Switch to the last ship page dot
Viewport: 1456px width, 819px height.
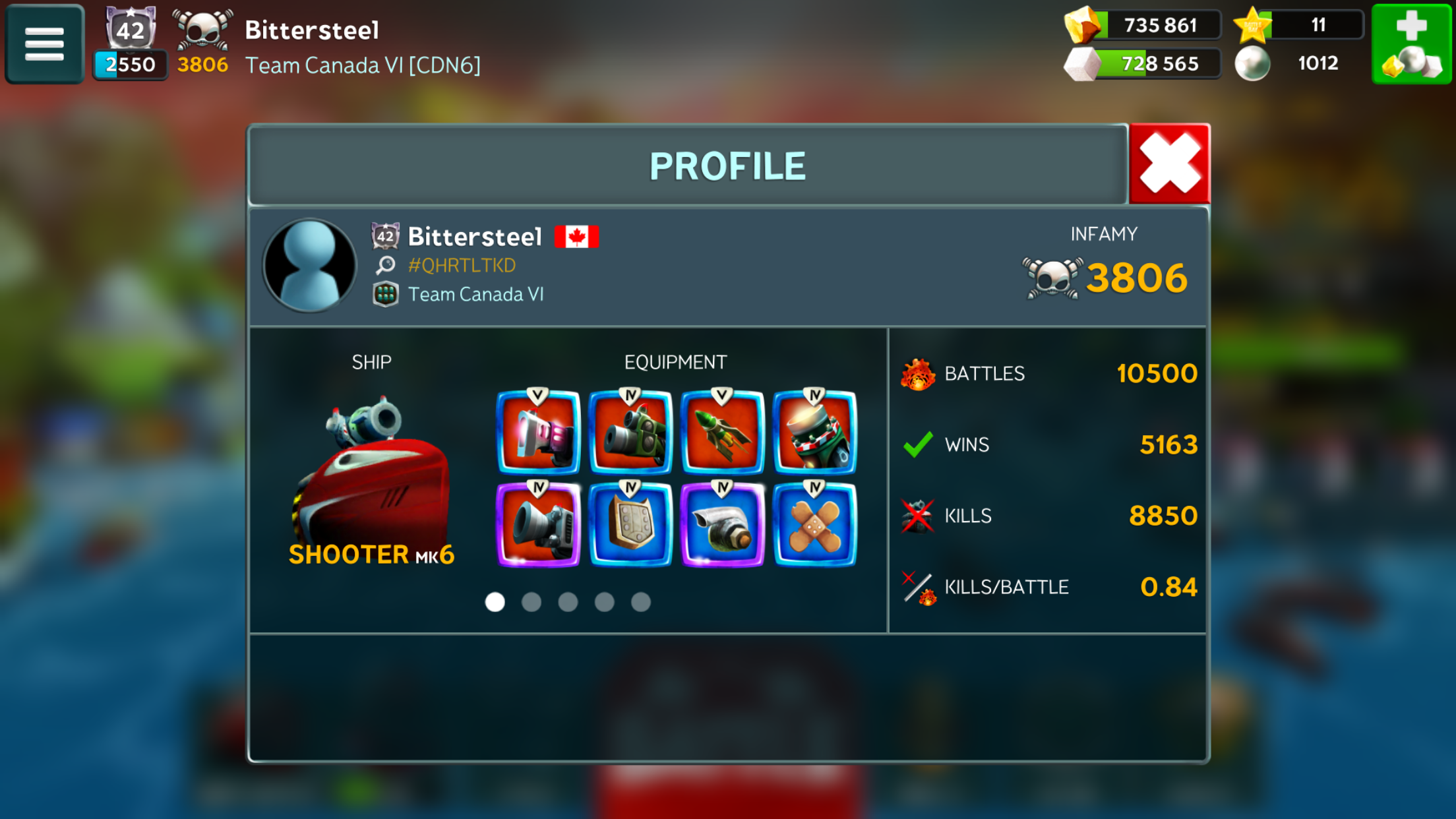(641, 602)
